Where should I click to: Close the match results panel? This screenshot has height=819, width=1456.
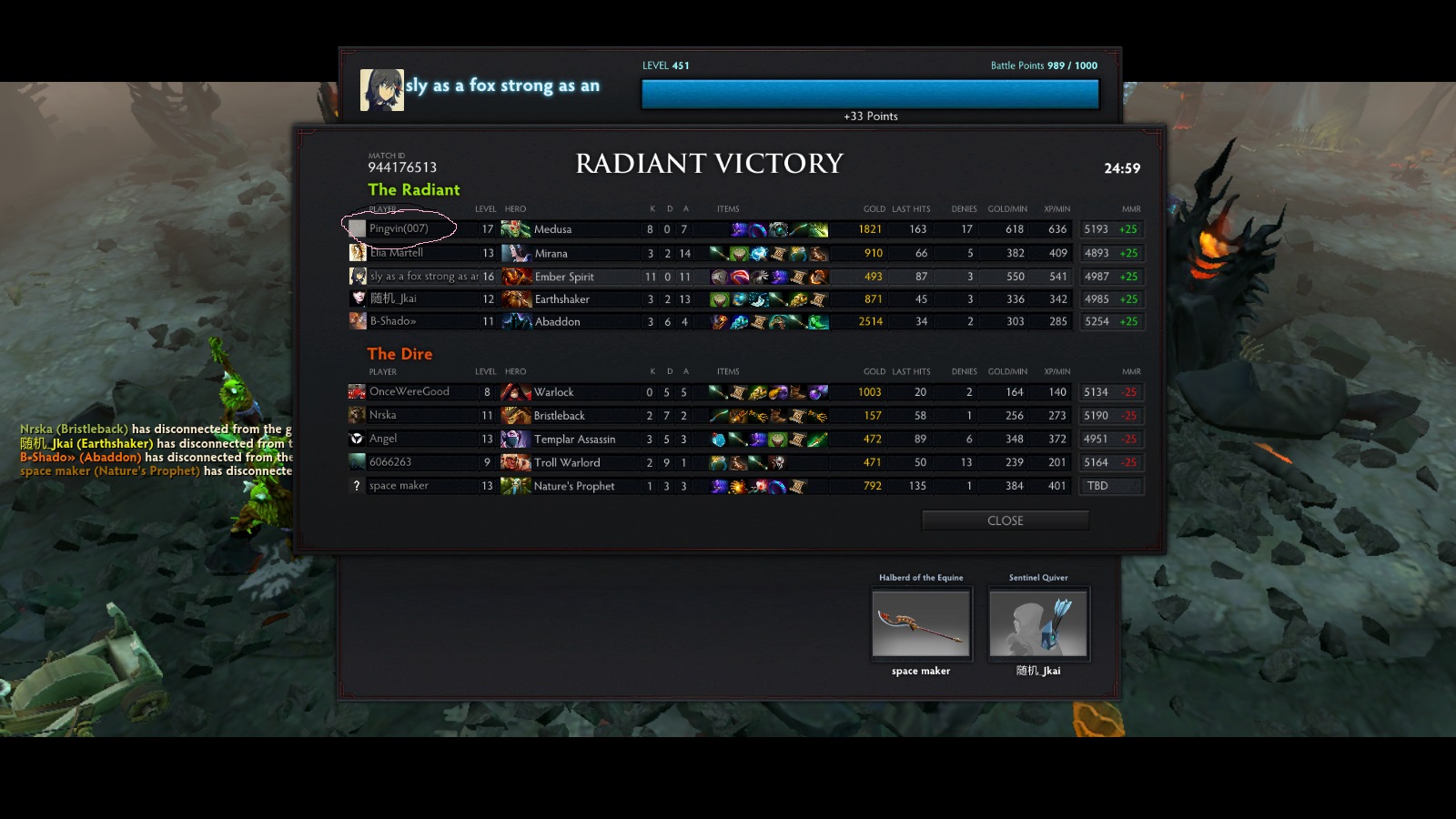[x=1005, y=521]
